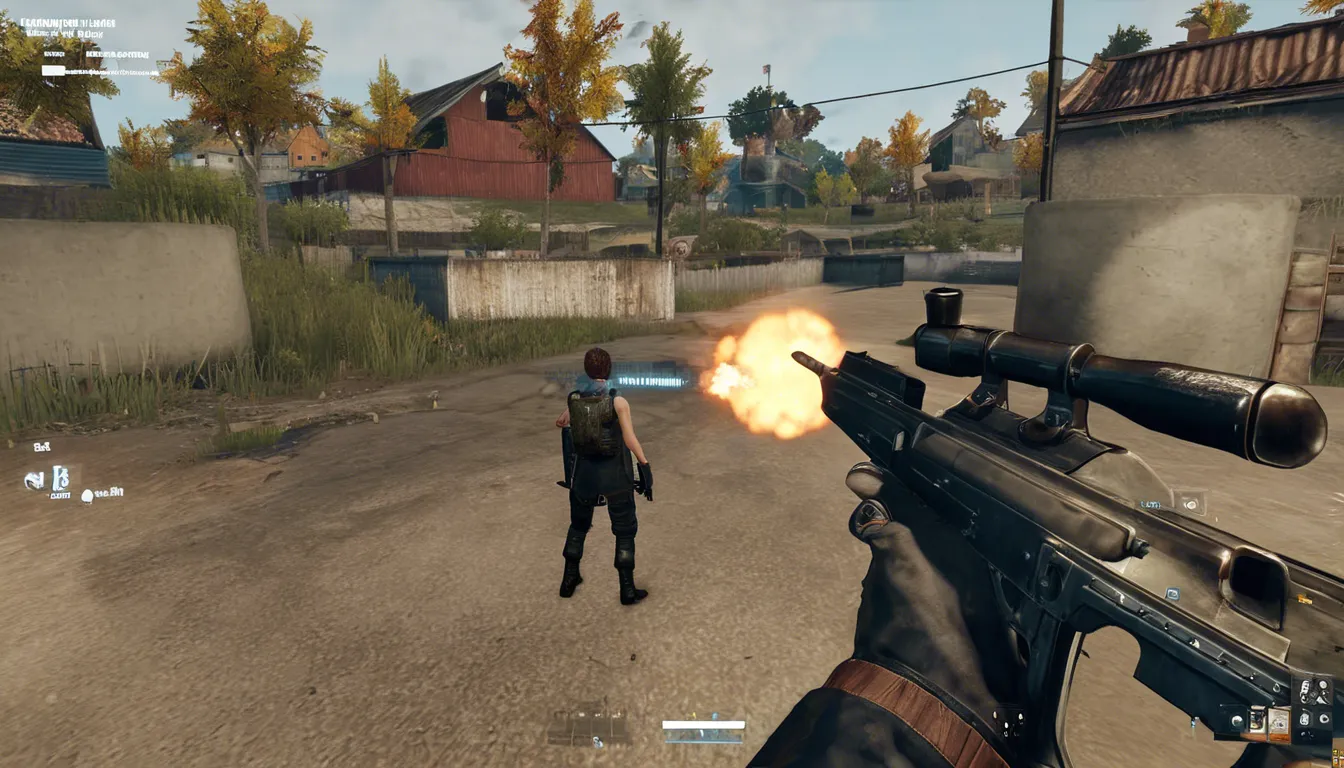Screen dimensions: 1344x768
Task: Click the white swirl icon on left HUD
Action: 35,481
